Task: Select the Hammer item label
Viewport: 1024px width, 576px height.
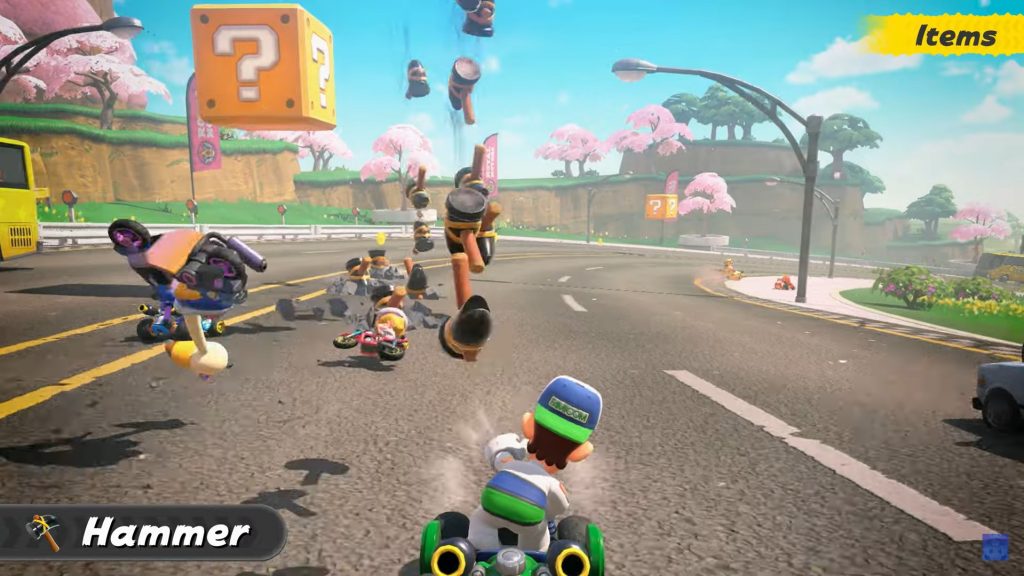Action: [x=165, y=532]
